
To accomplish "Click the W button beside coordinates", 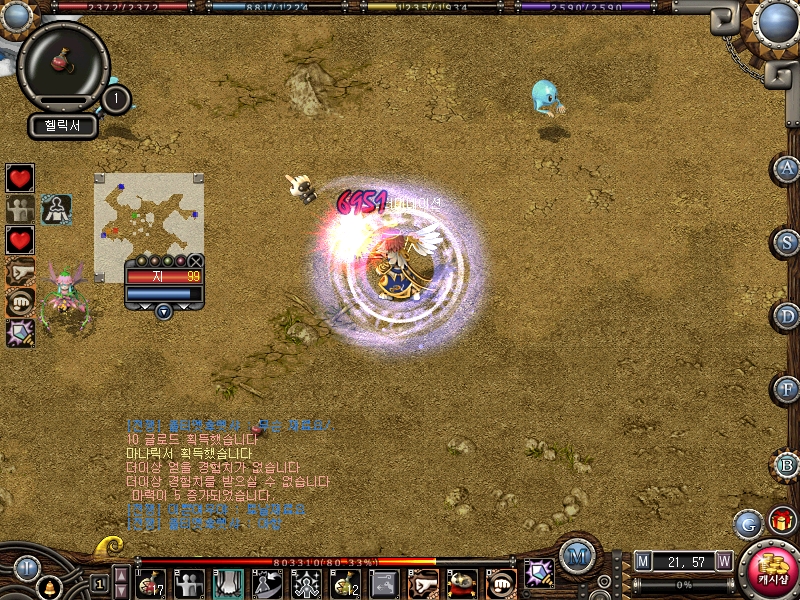I will 723,562.
